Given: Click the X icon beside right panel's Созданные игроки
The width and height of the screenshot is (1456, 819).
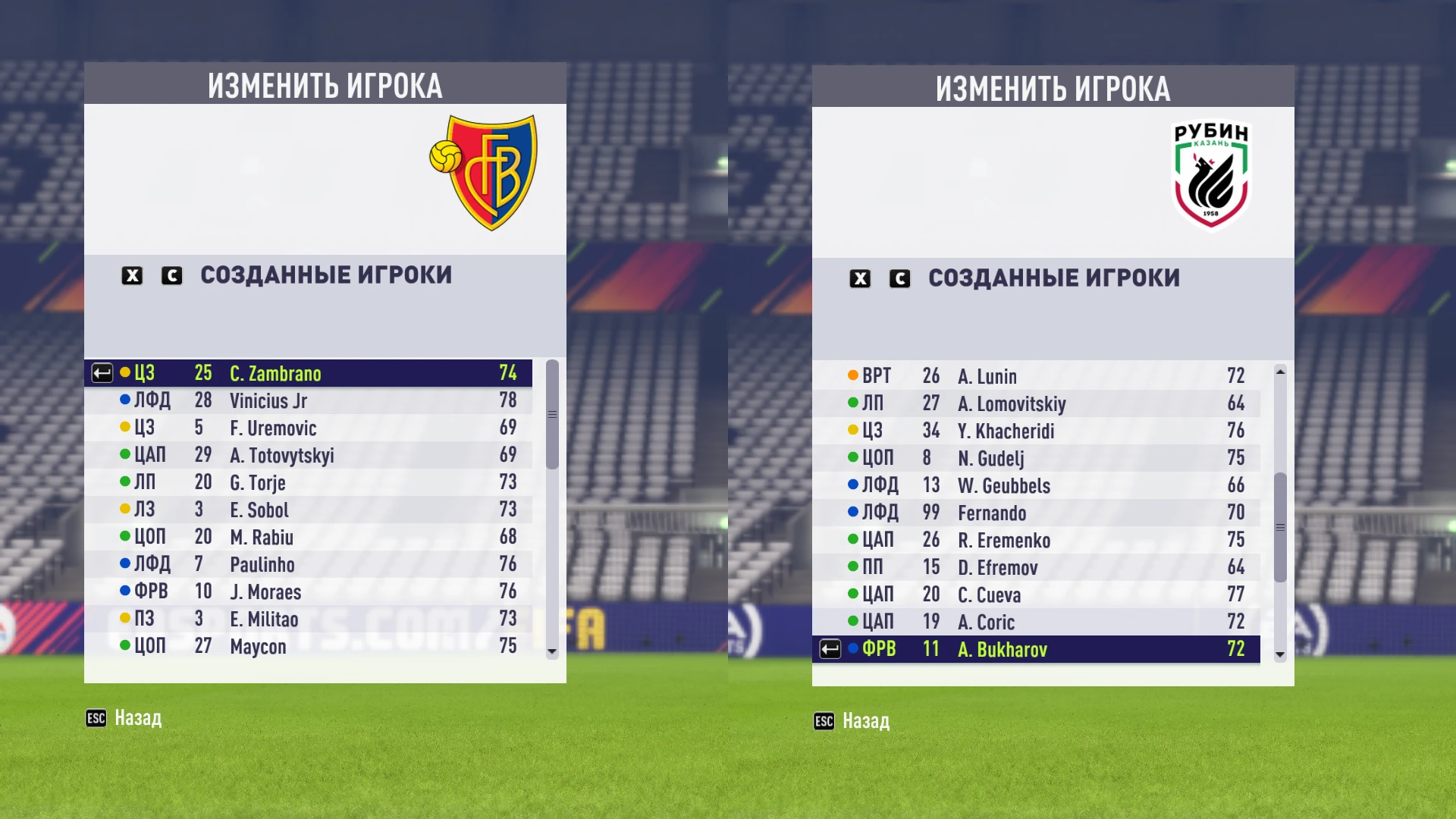Looking at the screenshot, I should (861, 279).
